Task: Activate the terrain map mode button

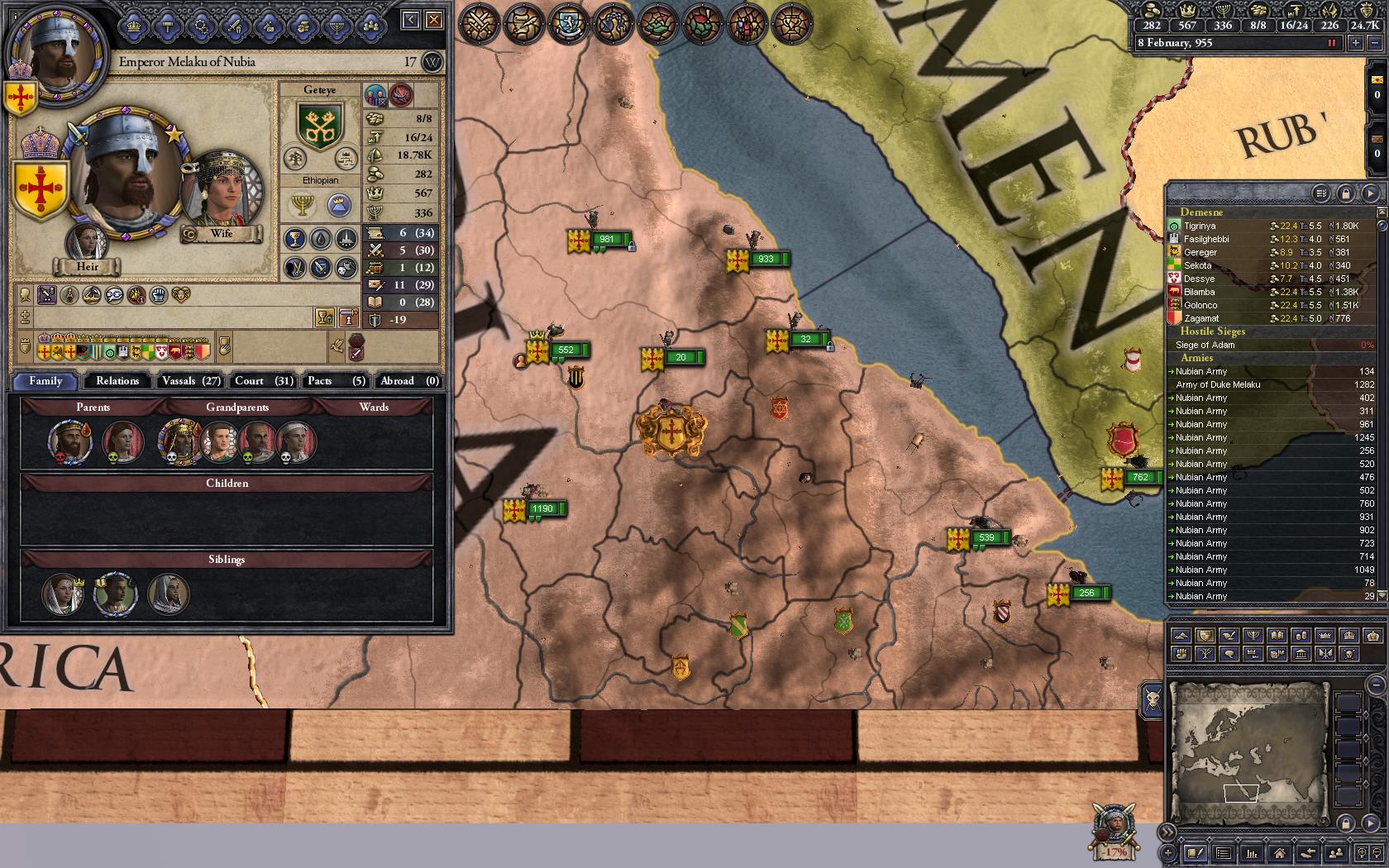Action: [1181, 636]
